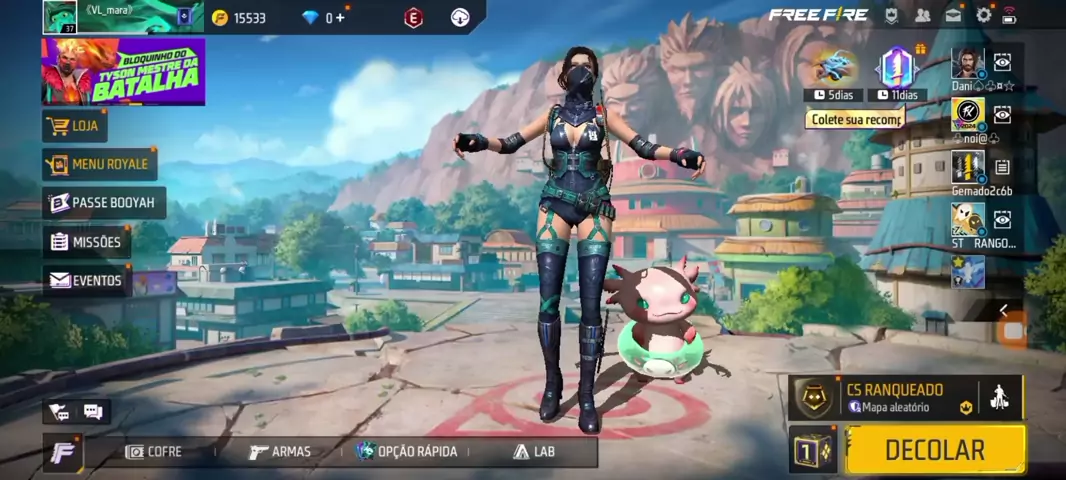Switch to the Cofre tab
The image size is (1066, 480).
click(x=154, y=452)
